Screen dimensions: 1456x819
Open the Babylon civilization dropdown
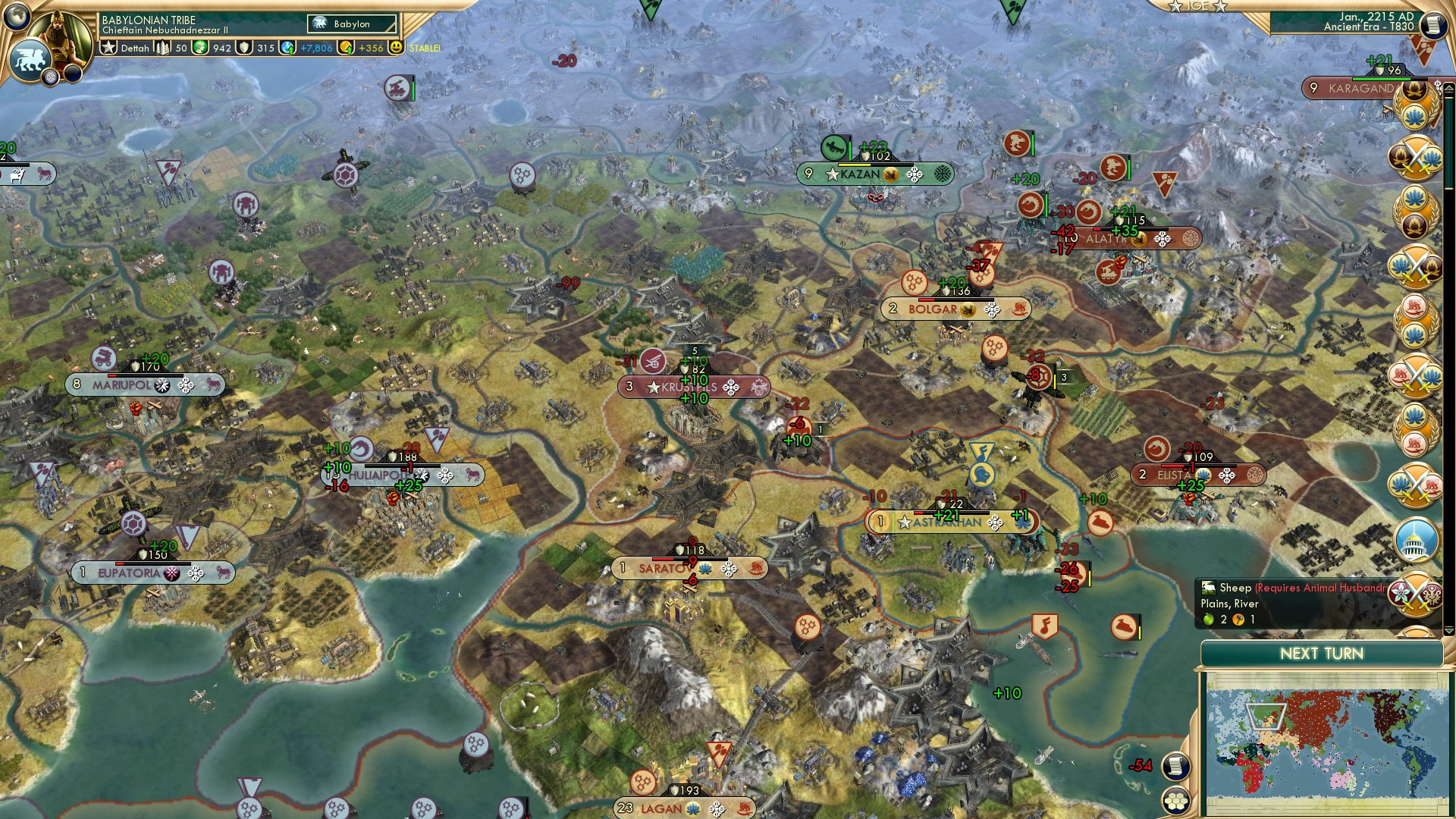coord(351,24)
